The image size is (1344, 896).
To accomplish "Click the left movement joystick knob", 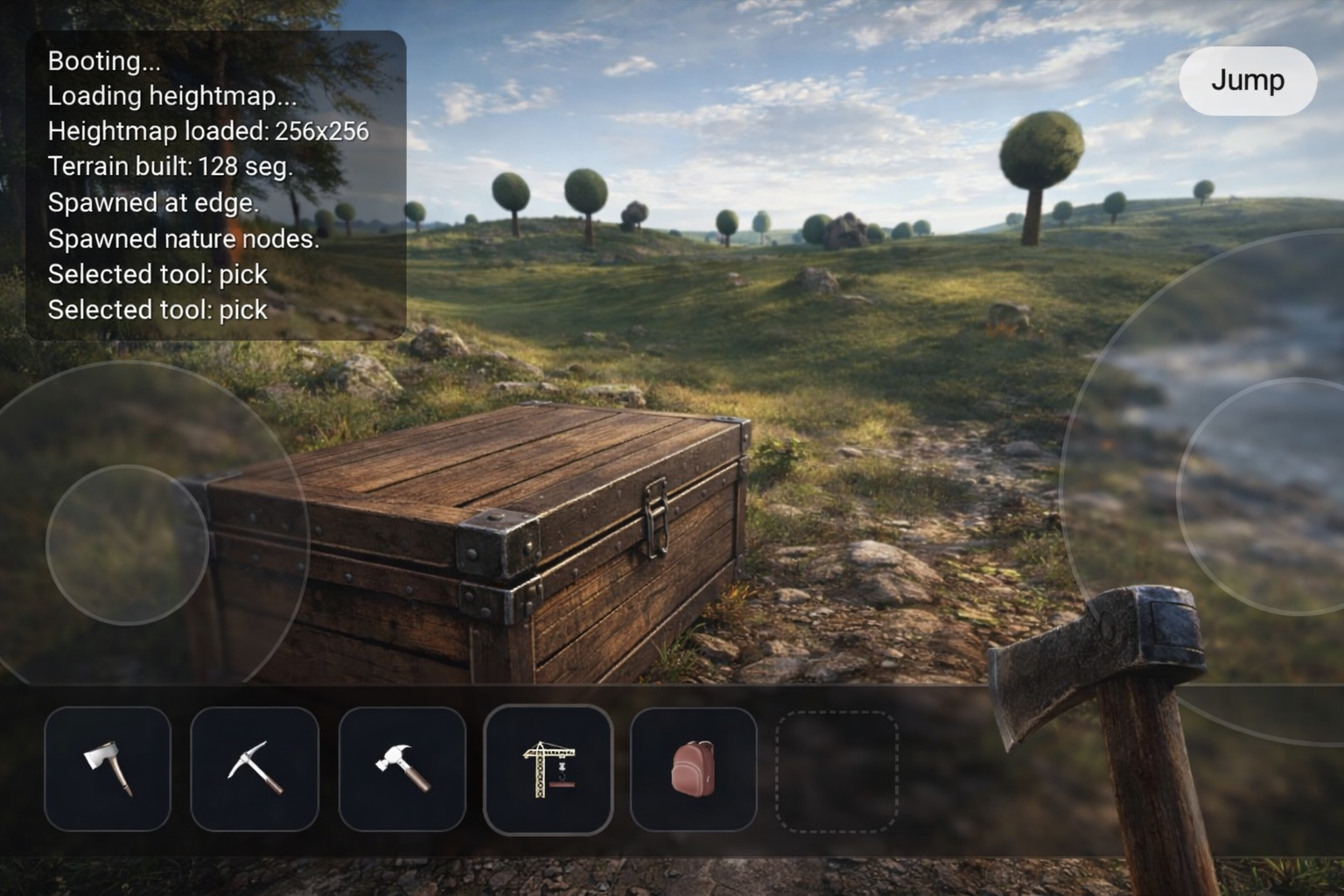I will [x=127, y=544].
